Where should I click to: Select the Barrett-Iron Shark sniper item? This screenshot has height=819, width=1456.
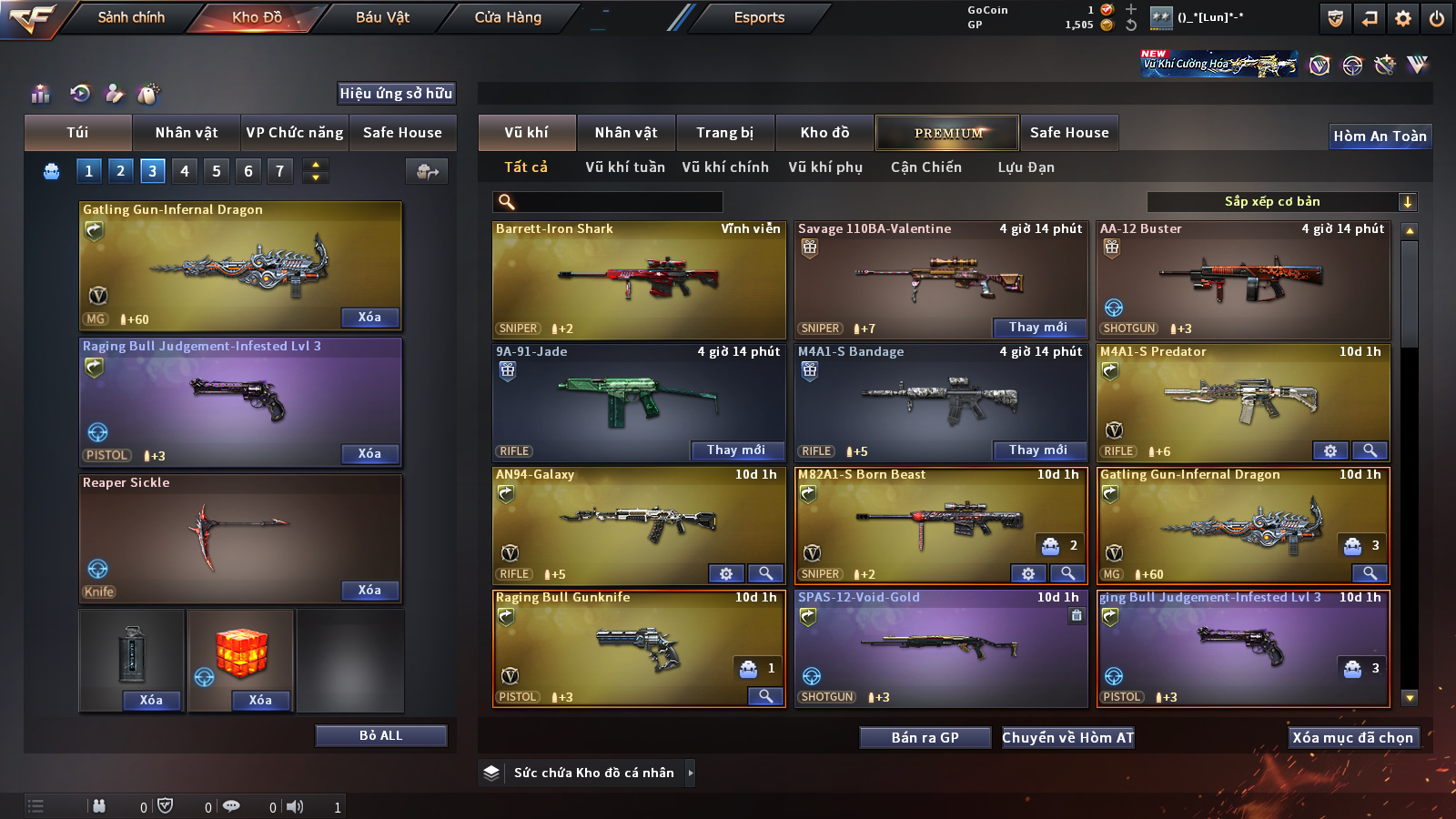click(x=639, y=280)
